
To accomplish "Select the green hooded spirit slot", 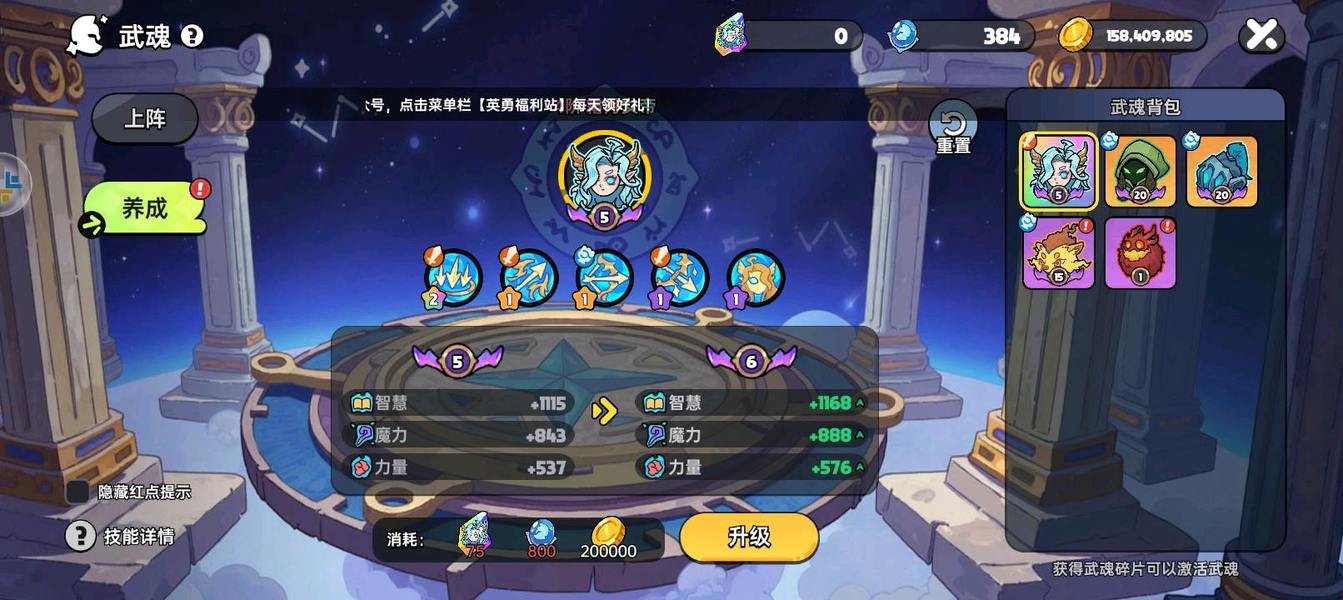I will click(x=1140, y=172).
